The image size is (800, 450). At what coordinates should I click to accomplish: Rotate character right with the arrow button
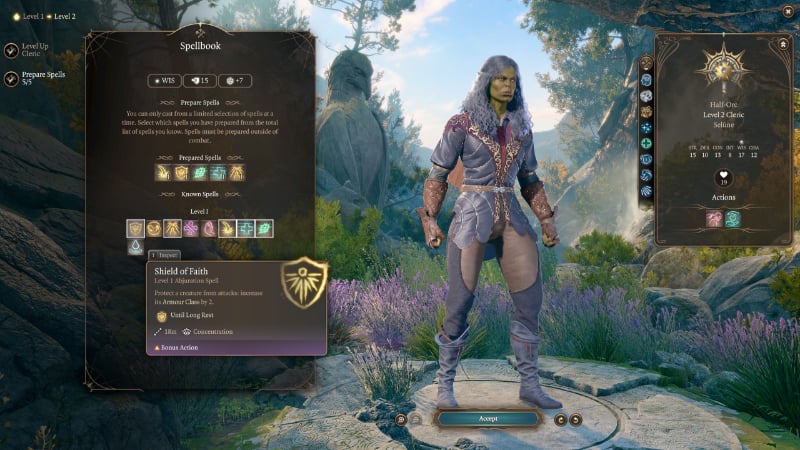[x=575, y=419]
